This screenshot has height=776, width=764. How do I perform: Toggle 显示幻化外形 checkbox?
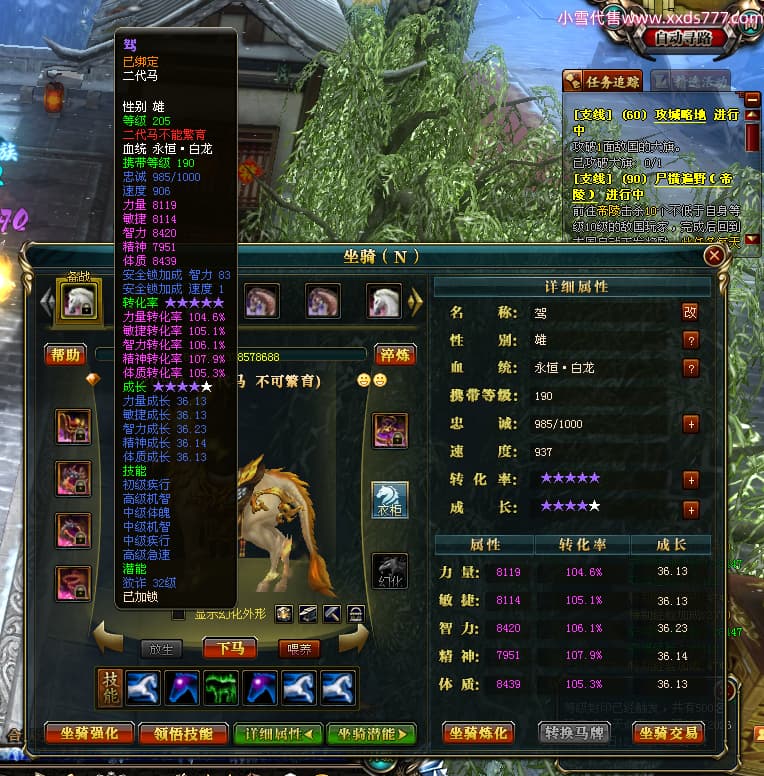point(178,614)
